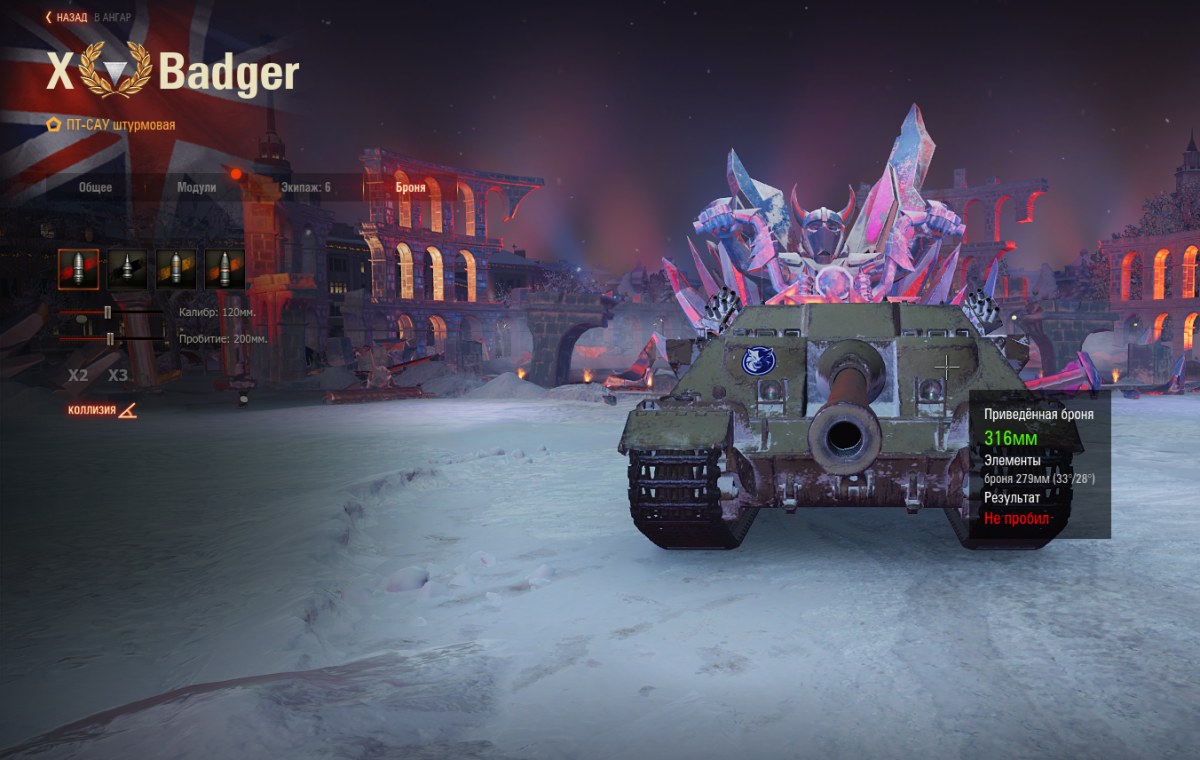The image size is (1200, 760).
Task: Select the Броня tab
Action: pyautogui.click(x=410, y=187)
